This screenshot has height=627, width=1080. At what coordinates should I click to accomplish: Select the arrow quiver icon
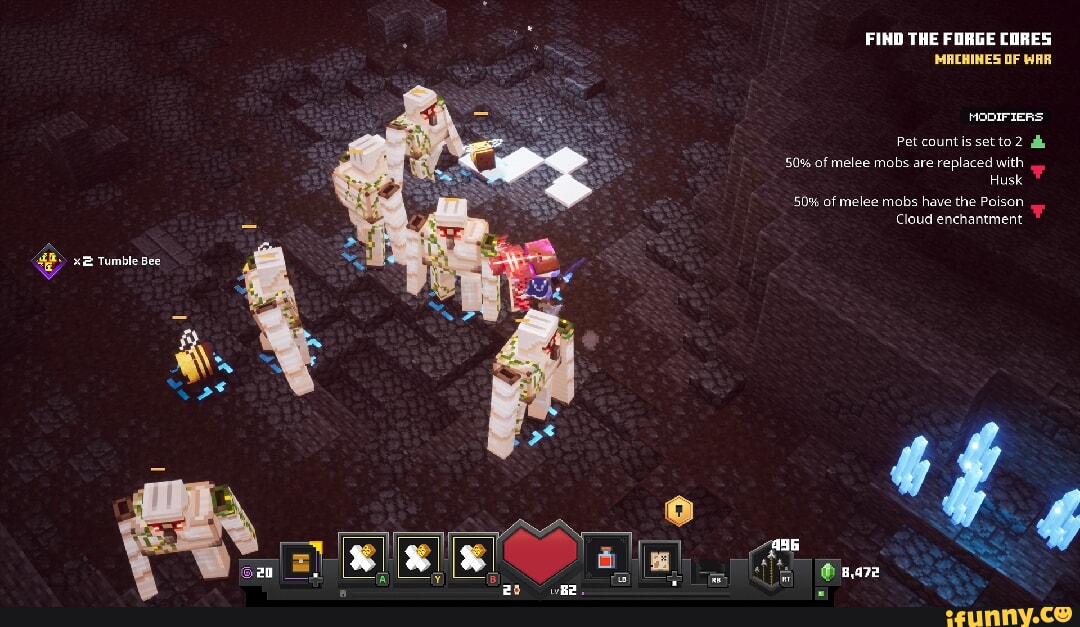(x=772, y=567)
